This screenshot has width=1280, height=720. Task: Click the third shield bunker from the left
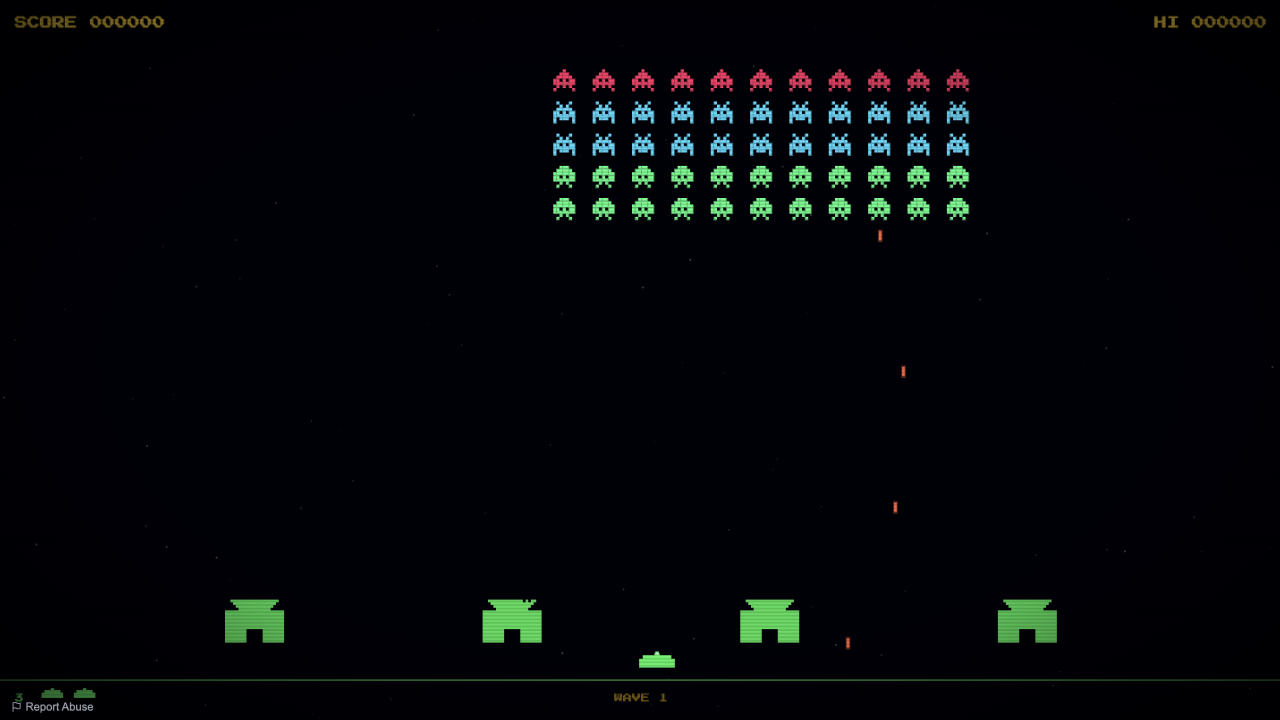click(x=769, y=622)
